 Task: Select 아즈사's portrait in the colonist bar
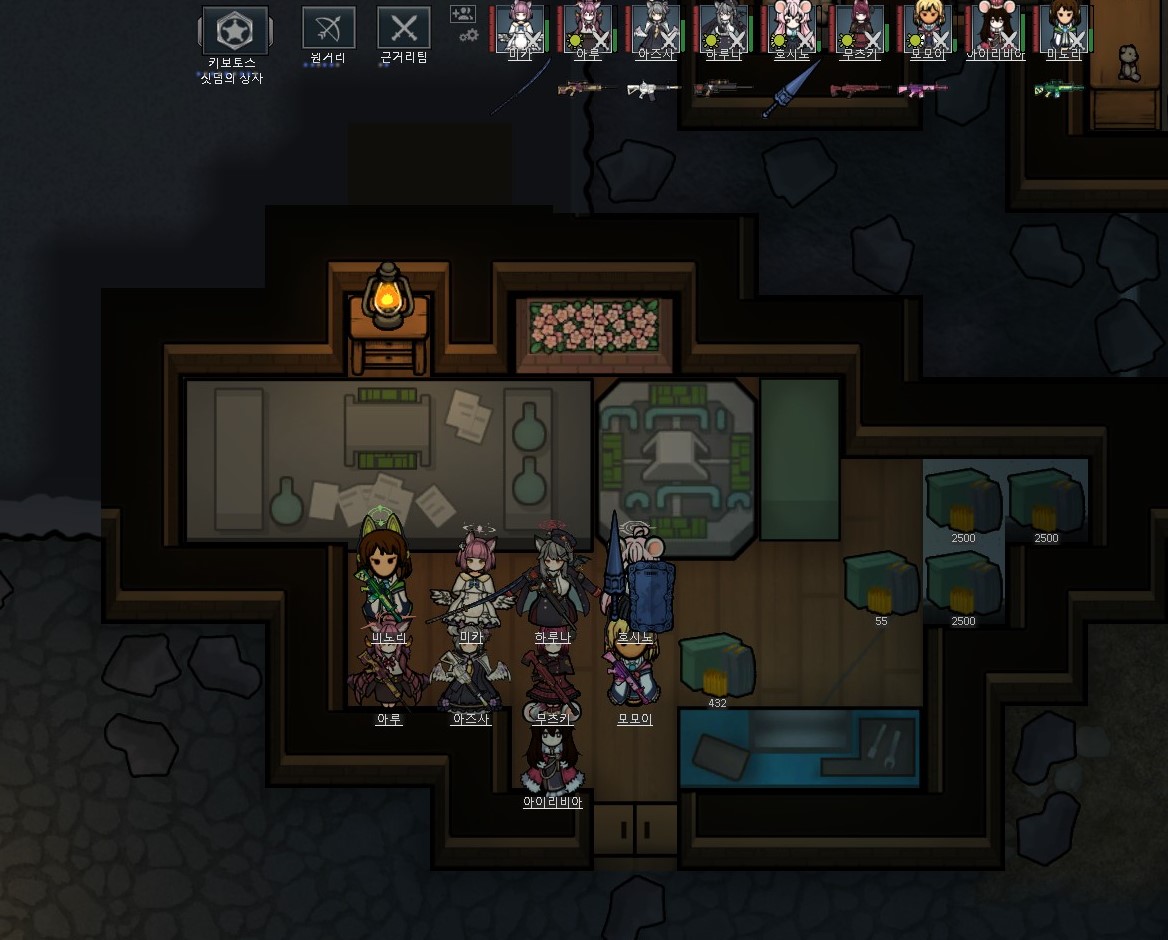656,27
